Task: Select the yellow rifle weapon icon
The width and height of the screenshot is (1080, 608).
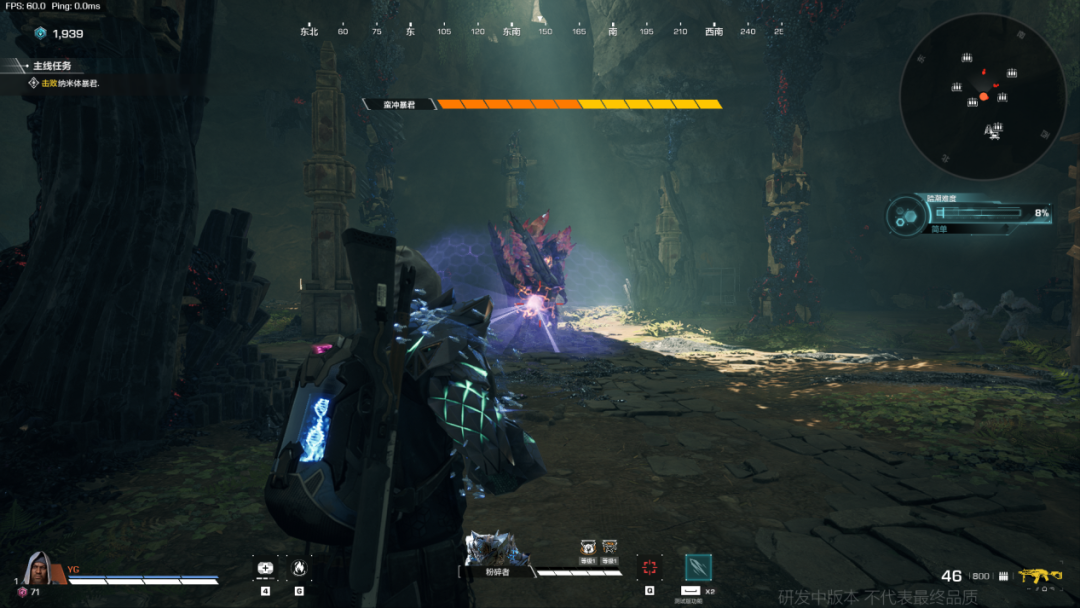Action: 1040,576
